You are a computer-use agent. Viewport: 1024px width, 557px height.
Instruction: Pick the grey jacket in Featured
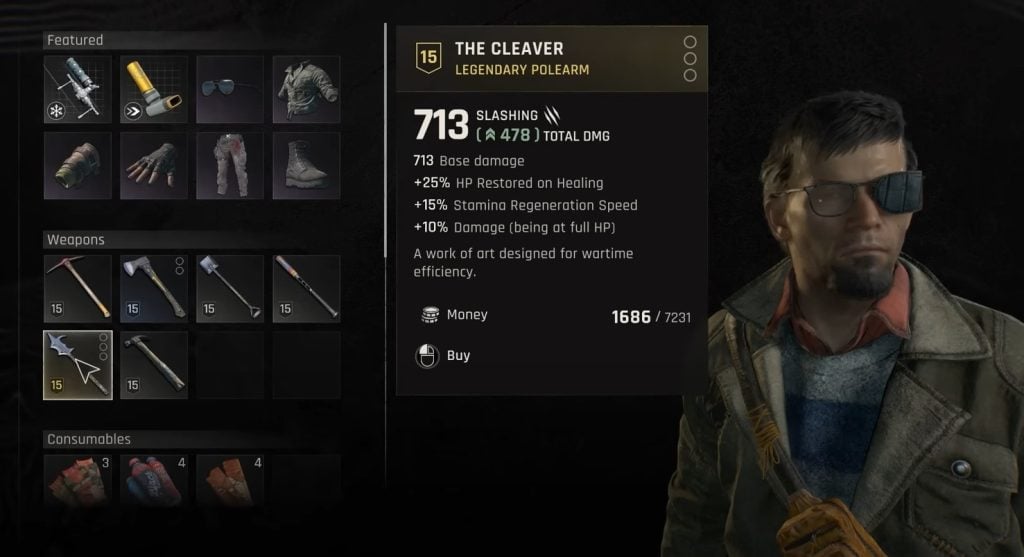click(306, 89)
